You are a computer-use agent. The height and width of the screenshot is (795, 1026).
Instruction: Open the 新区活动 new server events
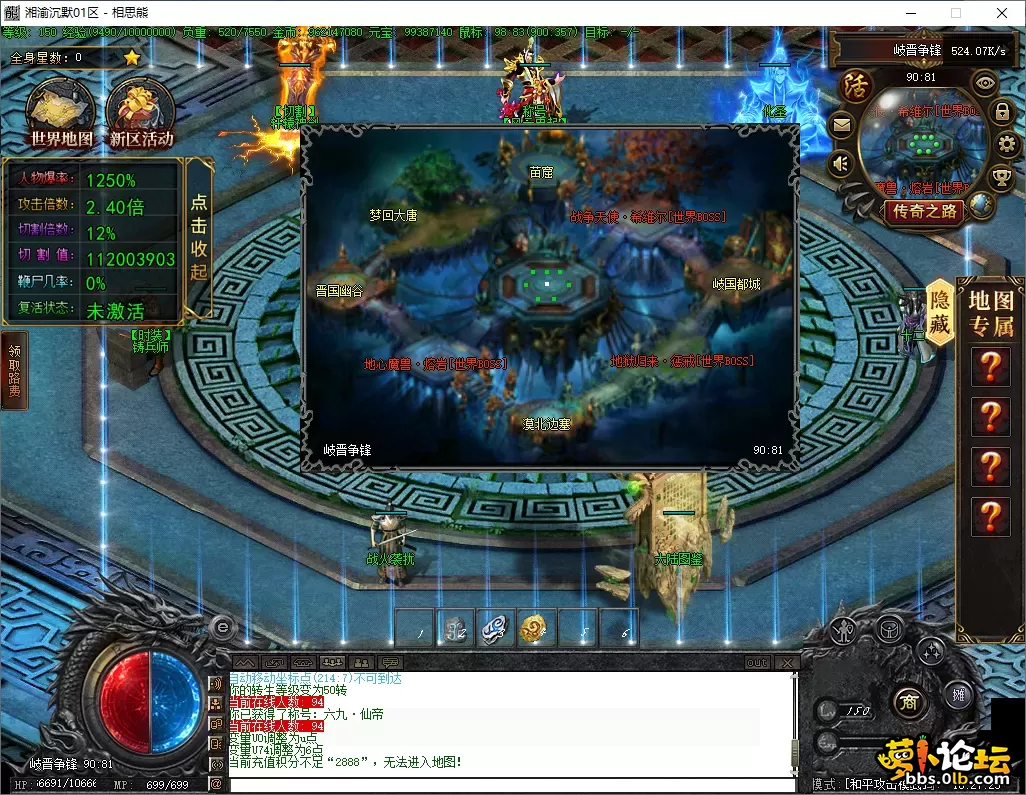tap(140, 115)
